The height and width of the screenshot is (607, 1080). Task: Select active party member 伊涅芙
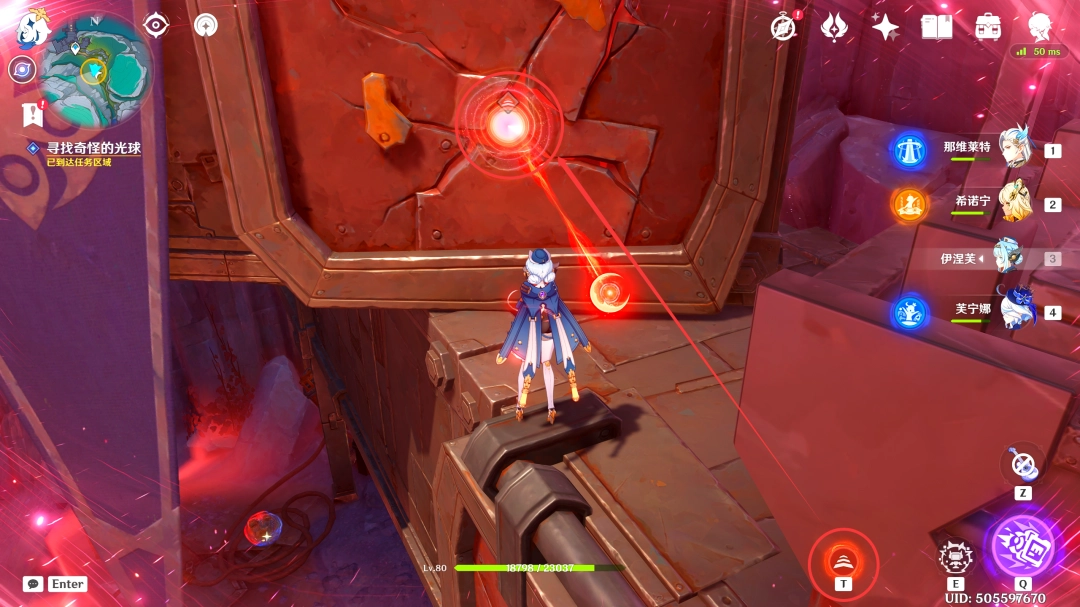[x=1008, y=258]
